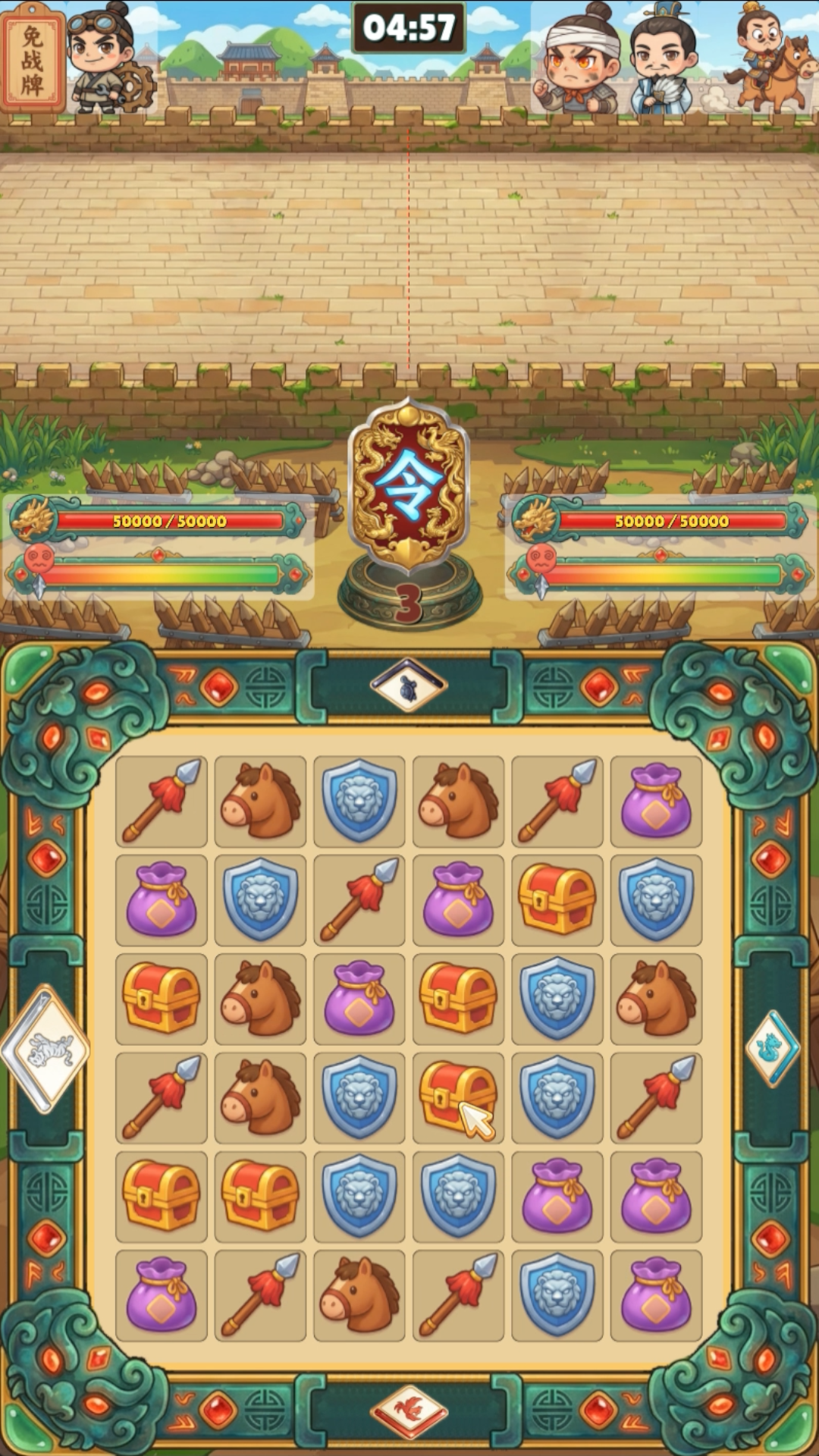
Task: Click the black tortoise diamond tile
Action: click(409, 686)
